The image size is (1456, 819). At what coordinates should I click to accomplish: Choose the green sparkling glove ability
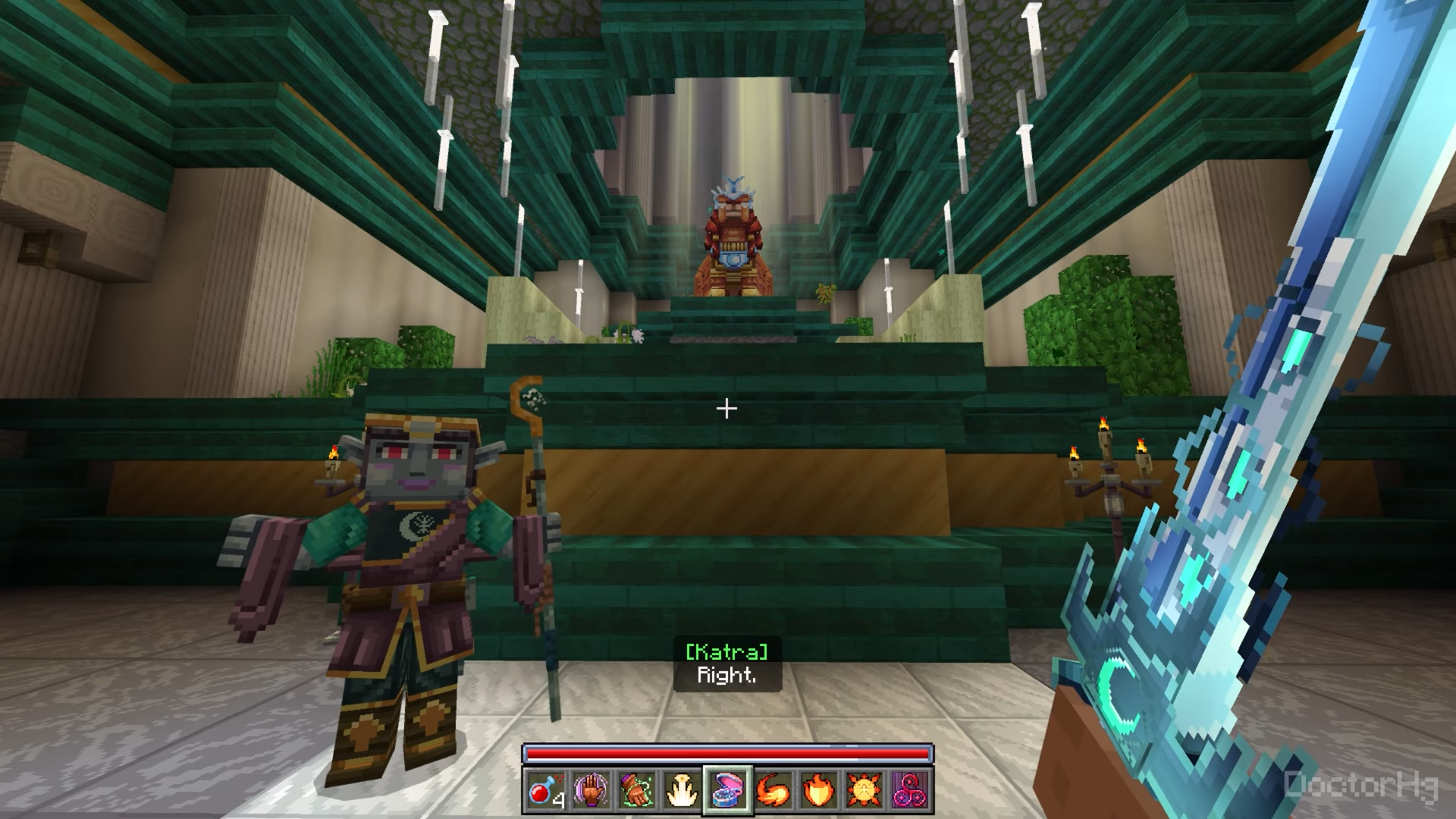(637, 790)
